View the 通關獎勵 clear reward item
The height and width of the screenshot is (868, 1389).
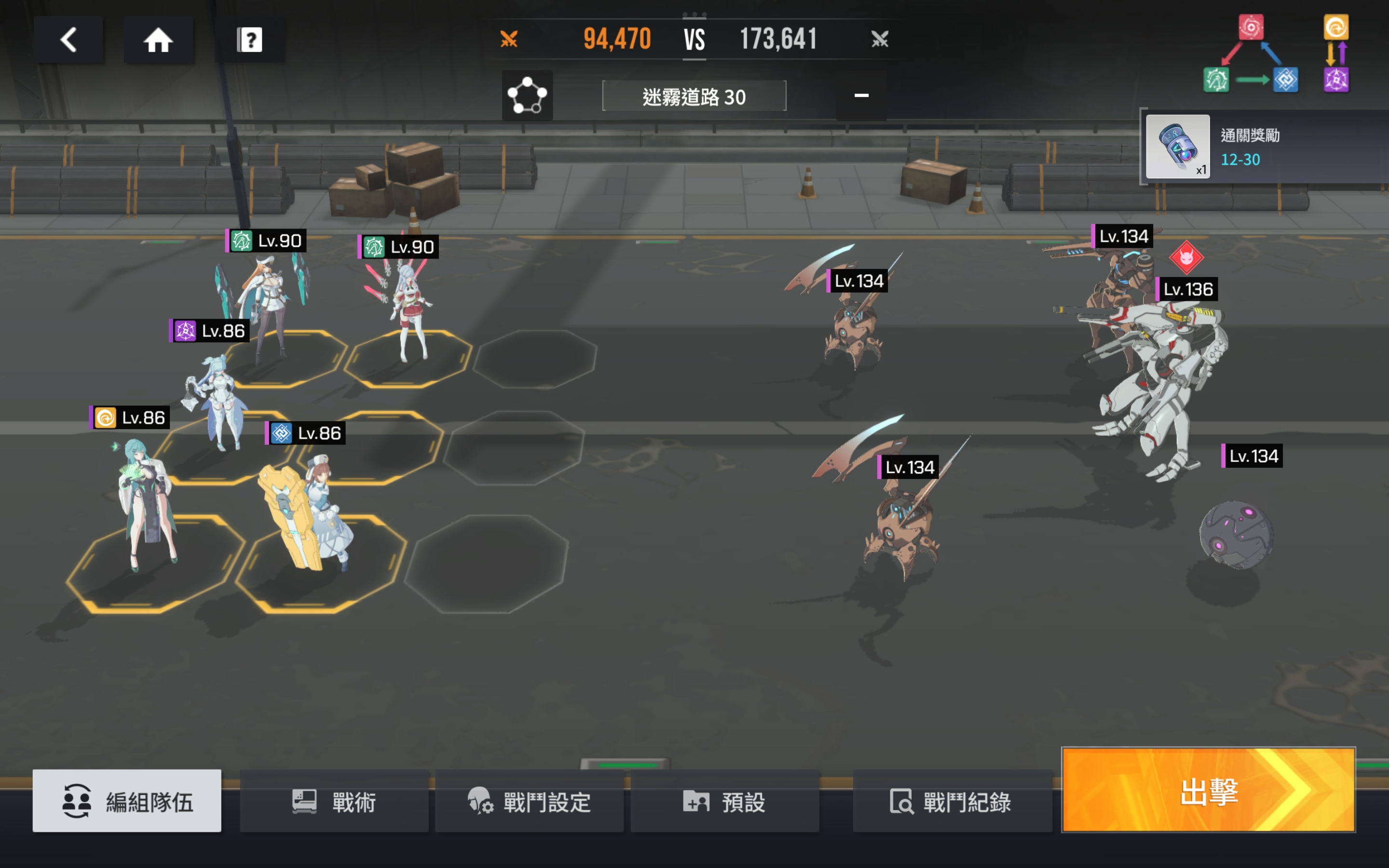(x=1178, y=147)
